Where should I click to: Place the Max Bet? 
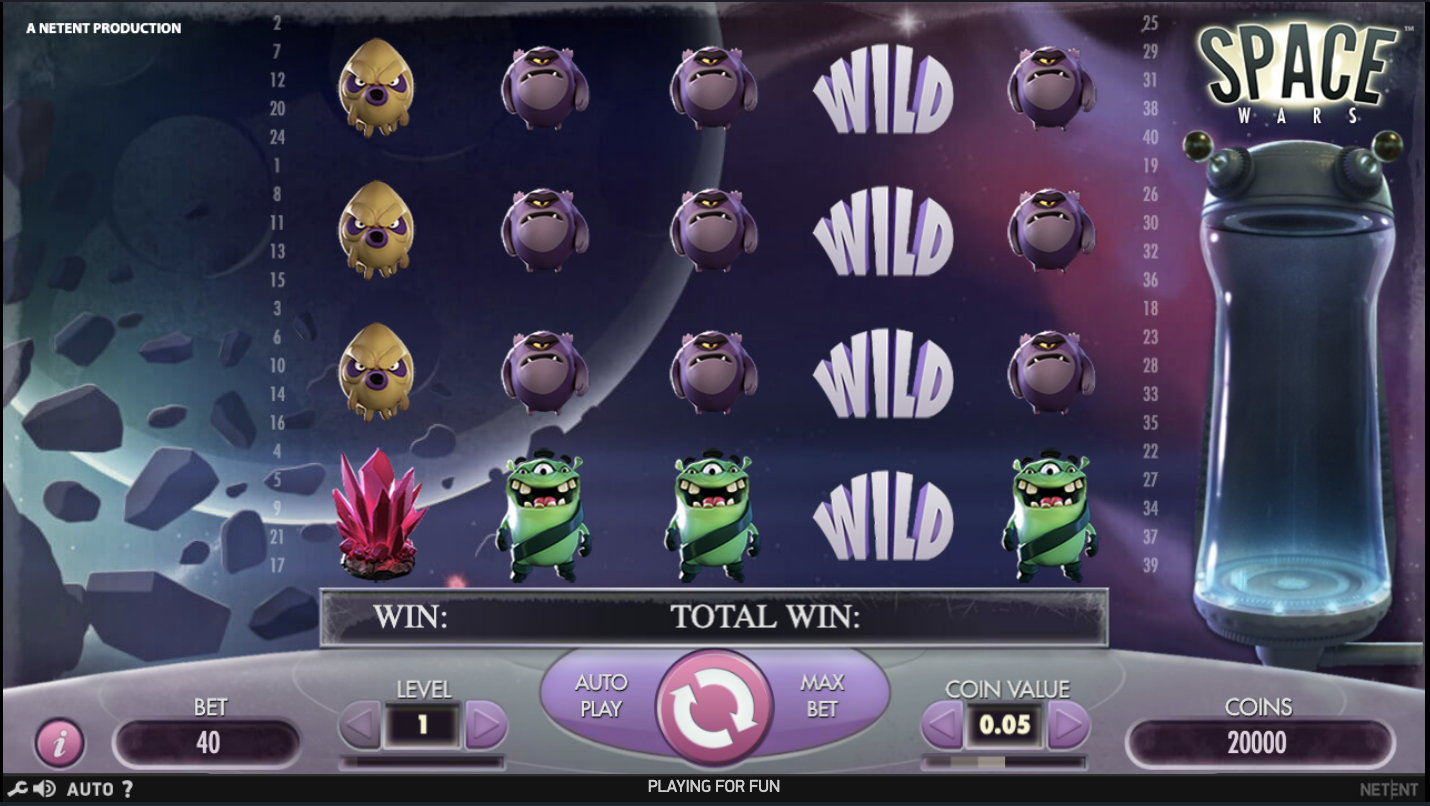point(823,696)
